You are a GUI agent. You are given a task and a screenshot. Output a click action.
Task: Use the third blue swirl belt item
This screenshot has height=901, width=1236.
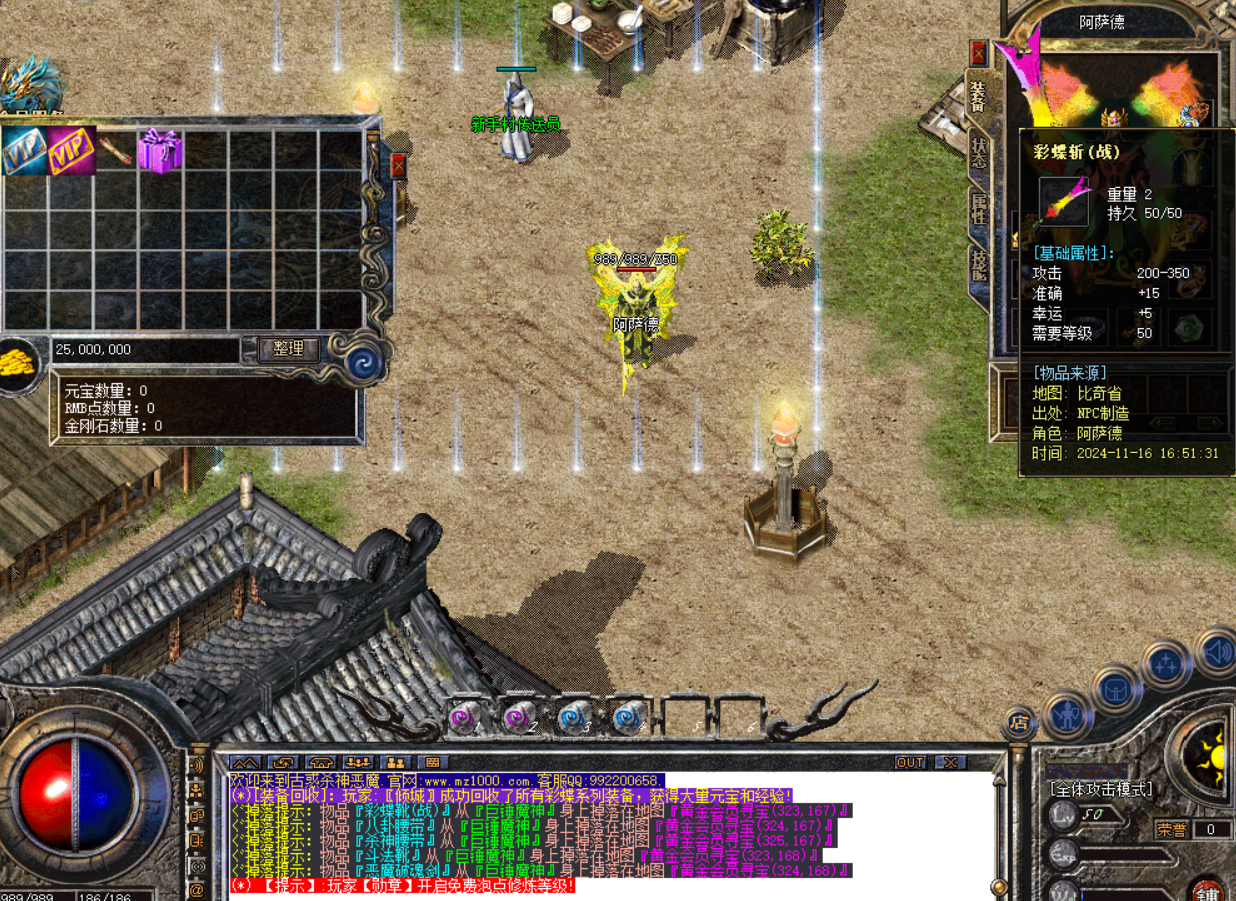[x=572, y=716]
